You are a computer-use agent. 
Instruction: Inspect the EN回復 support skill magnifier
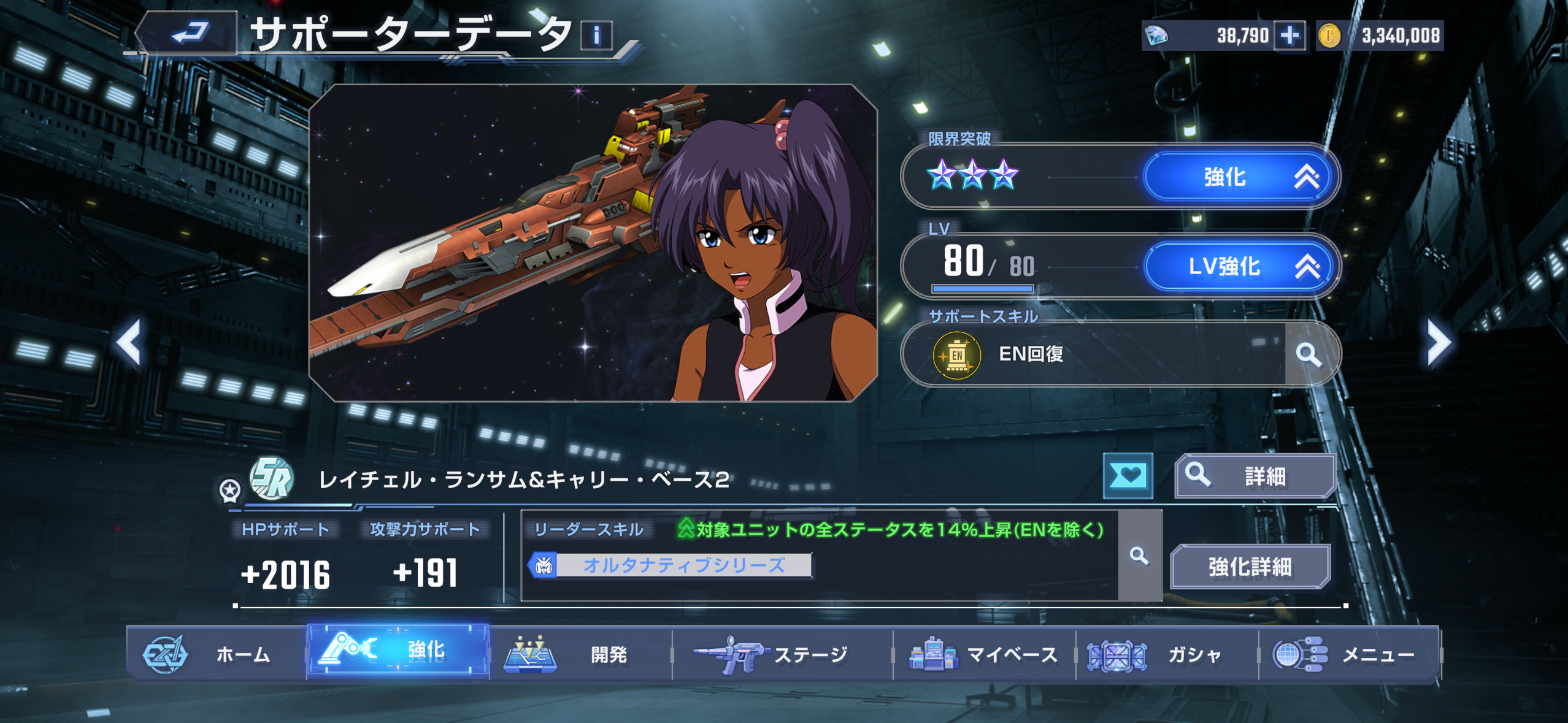coord(1309,354)
